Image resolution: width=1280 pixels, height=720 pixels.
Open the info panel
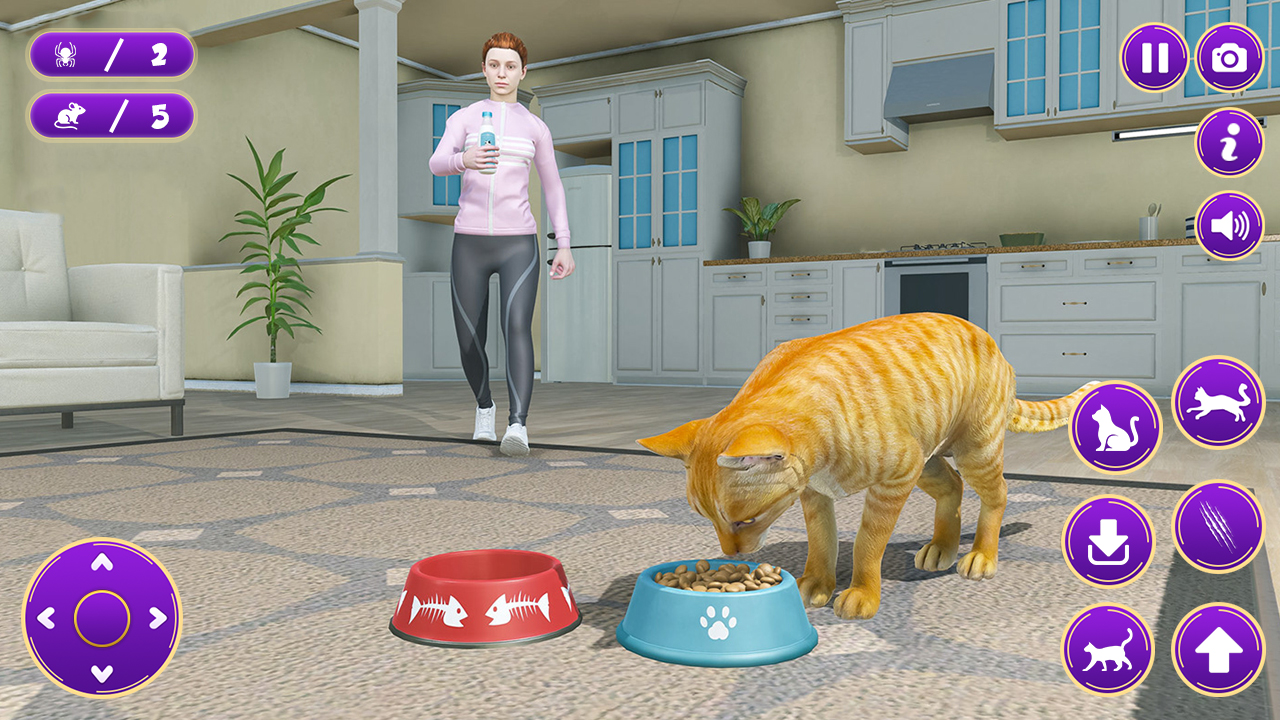click(1227, 143)
